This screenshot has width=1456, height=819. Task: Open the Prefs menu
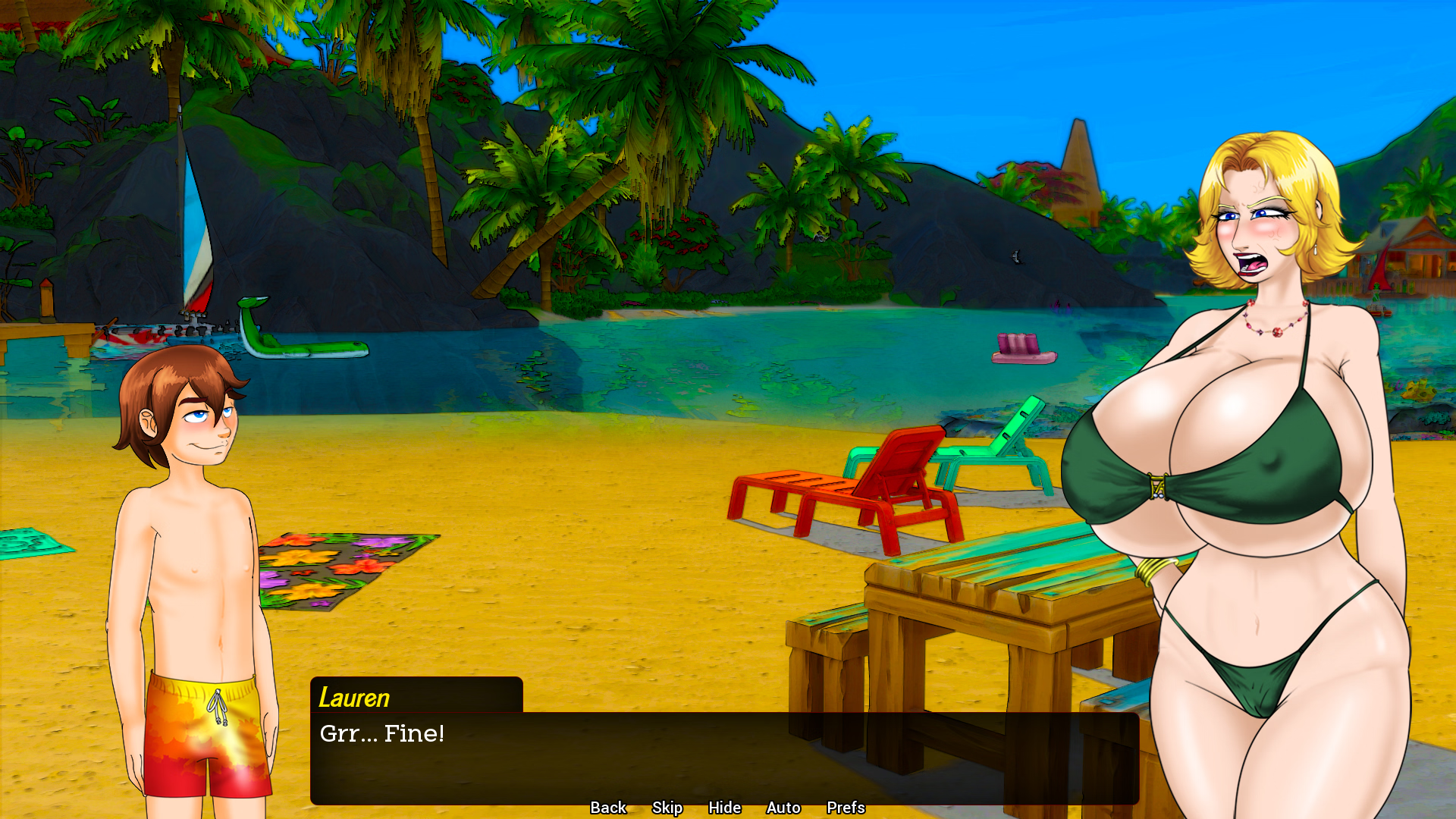(x=846, y=808)
